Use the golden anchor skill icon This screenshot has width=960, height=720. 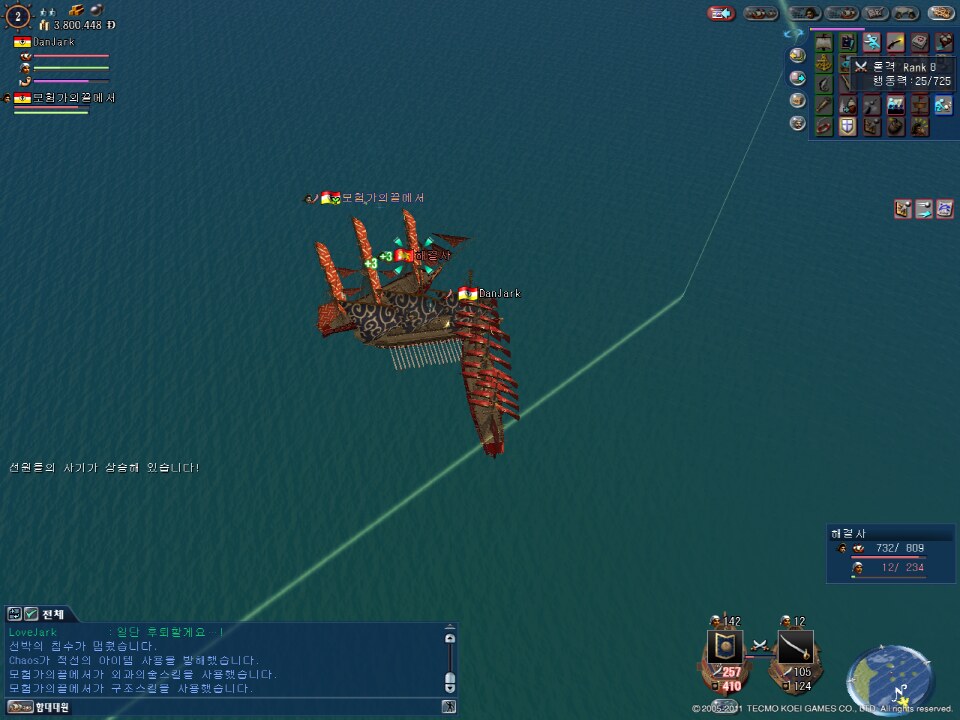(x=823, y=63)
